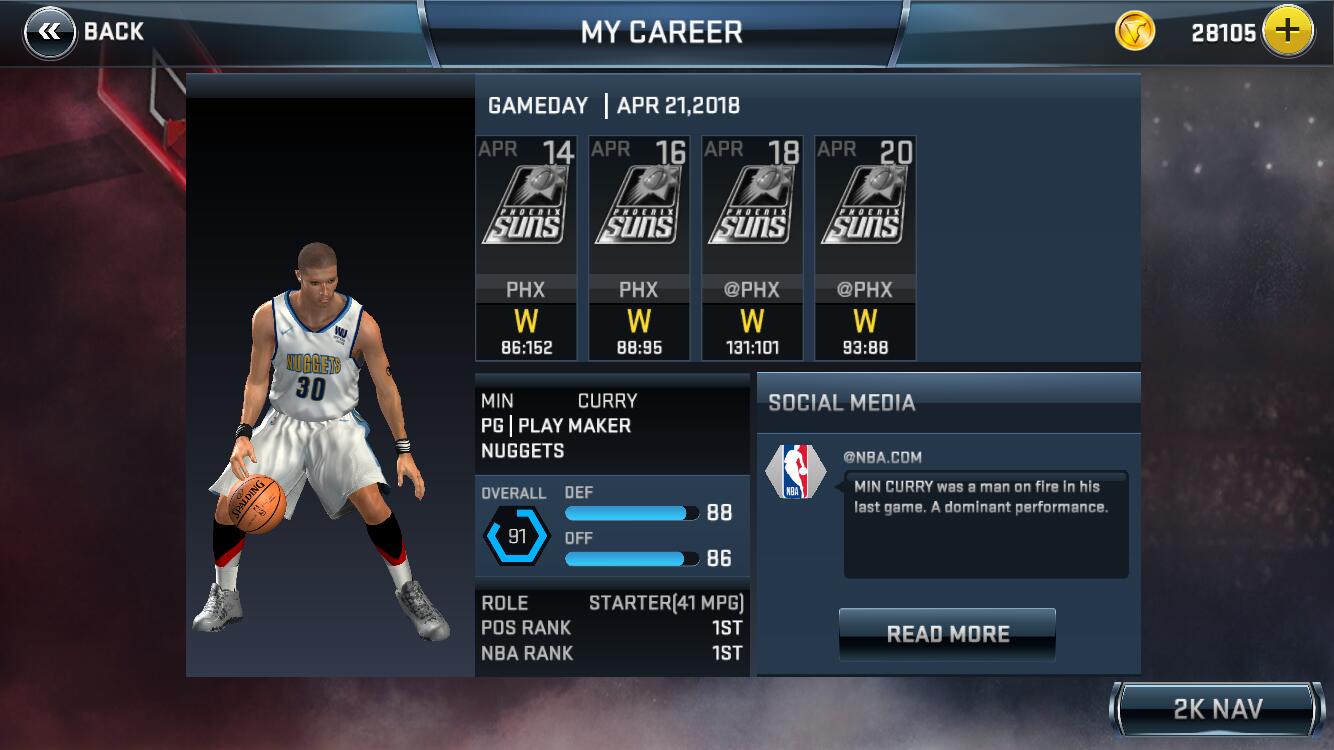Image resolution: width=1334 pixels, height=750 pixels.
Task: Read more of the social media post
Action: [x=947, y=634]
